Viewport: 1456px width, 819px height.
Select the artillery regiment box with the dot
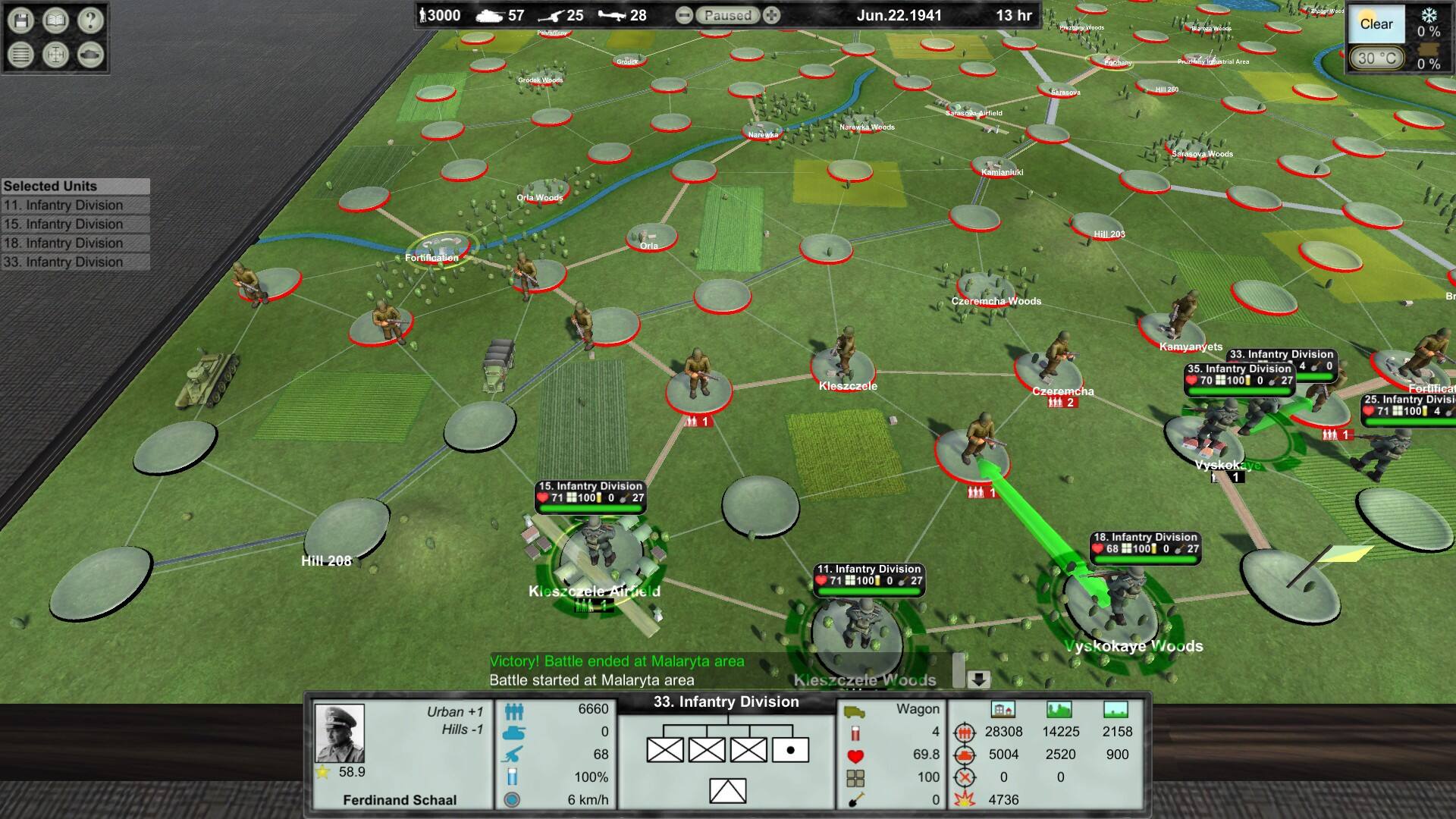790,750
